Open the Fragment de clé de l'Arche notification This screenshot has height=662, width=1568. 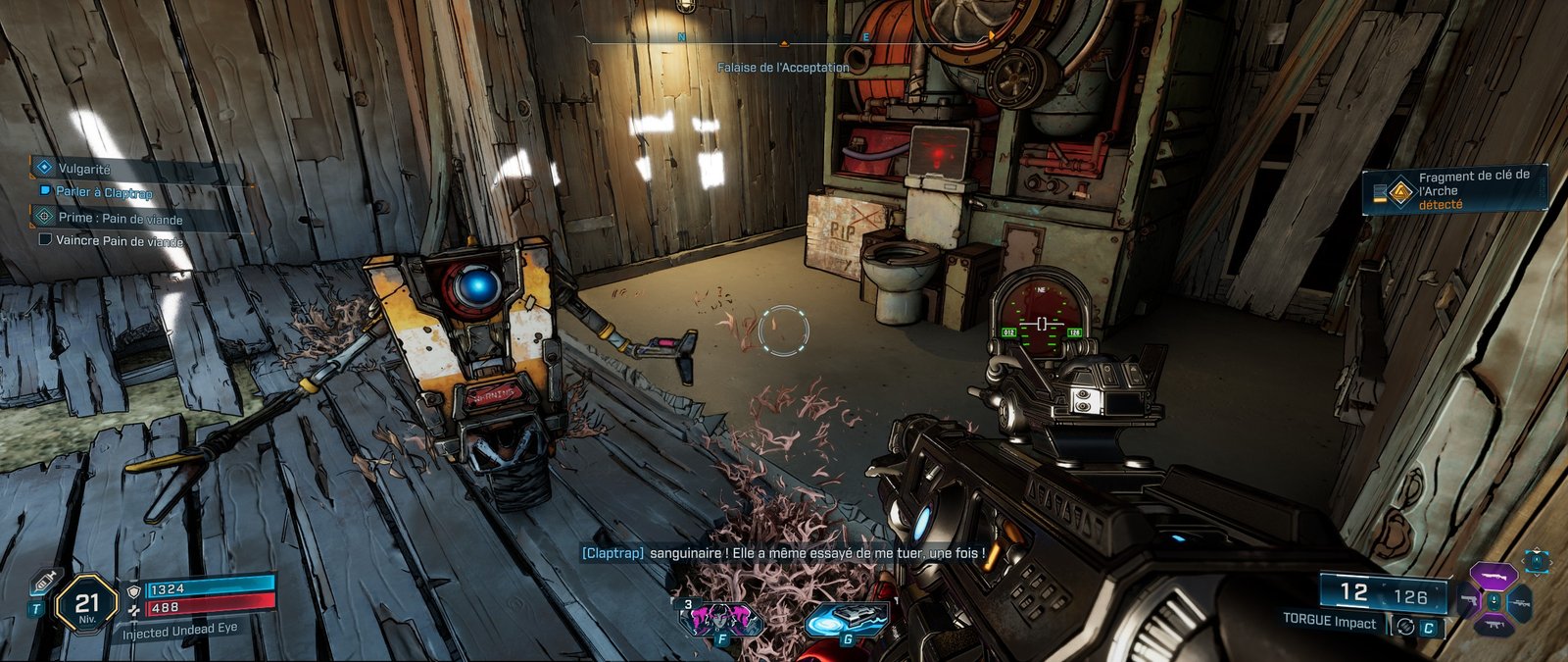pyautogui.click(x=1455, y=189)
